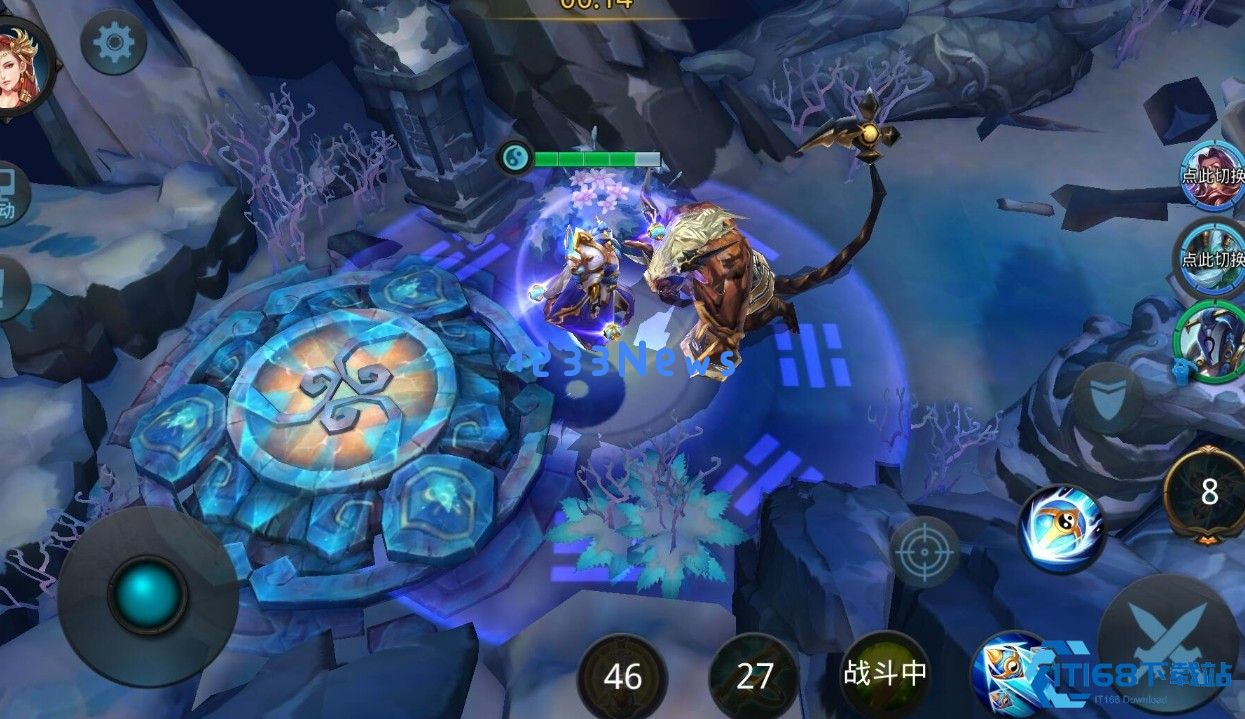This screenshot has height=719, width=1245.
Task: Tap the grey downward shield button
Action: click(x=1108, y=398)
